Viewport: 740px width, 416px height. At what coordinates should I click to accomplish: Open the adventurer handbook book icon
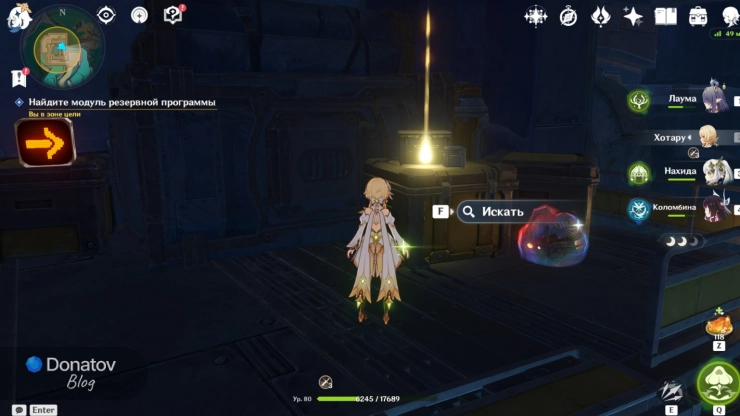click(665, 15)
